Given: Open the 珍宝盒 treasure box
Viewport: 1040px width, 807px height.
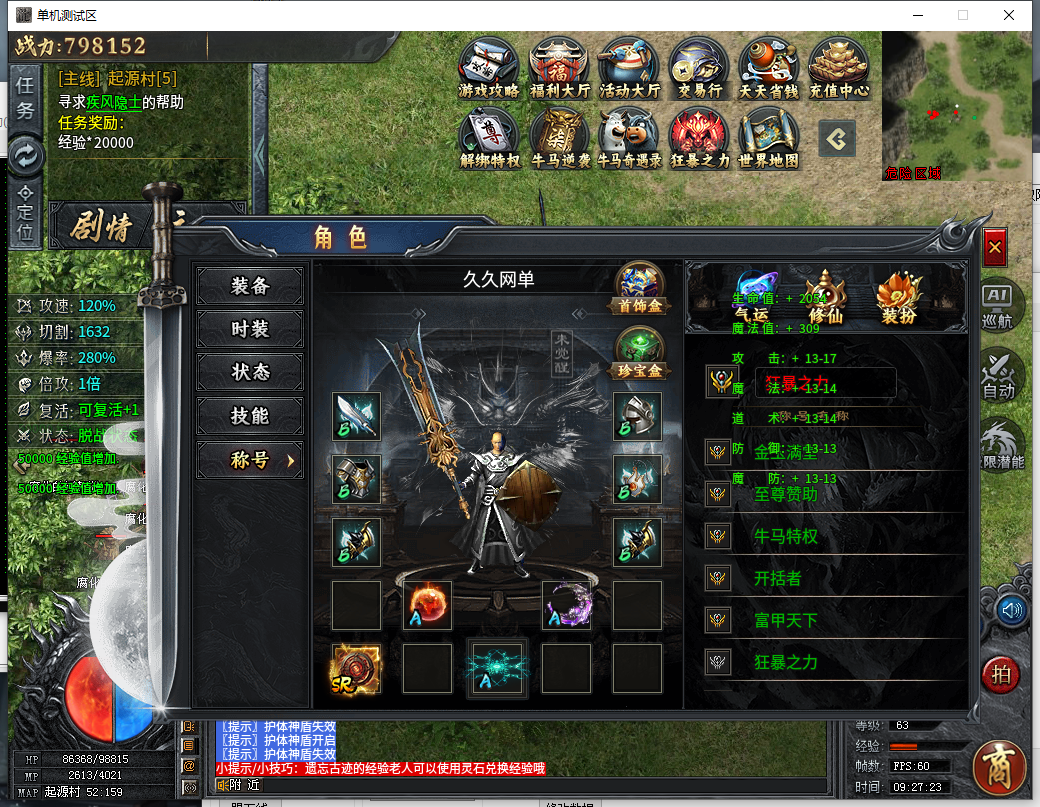Looking at the screenshot, I should (x=640, y=353).
